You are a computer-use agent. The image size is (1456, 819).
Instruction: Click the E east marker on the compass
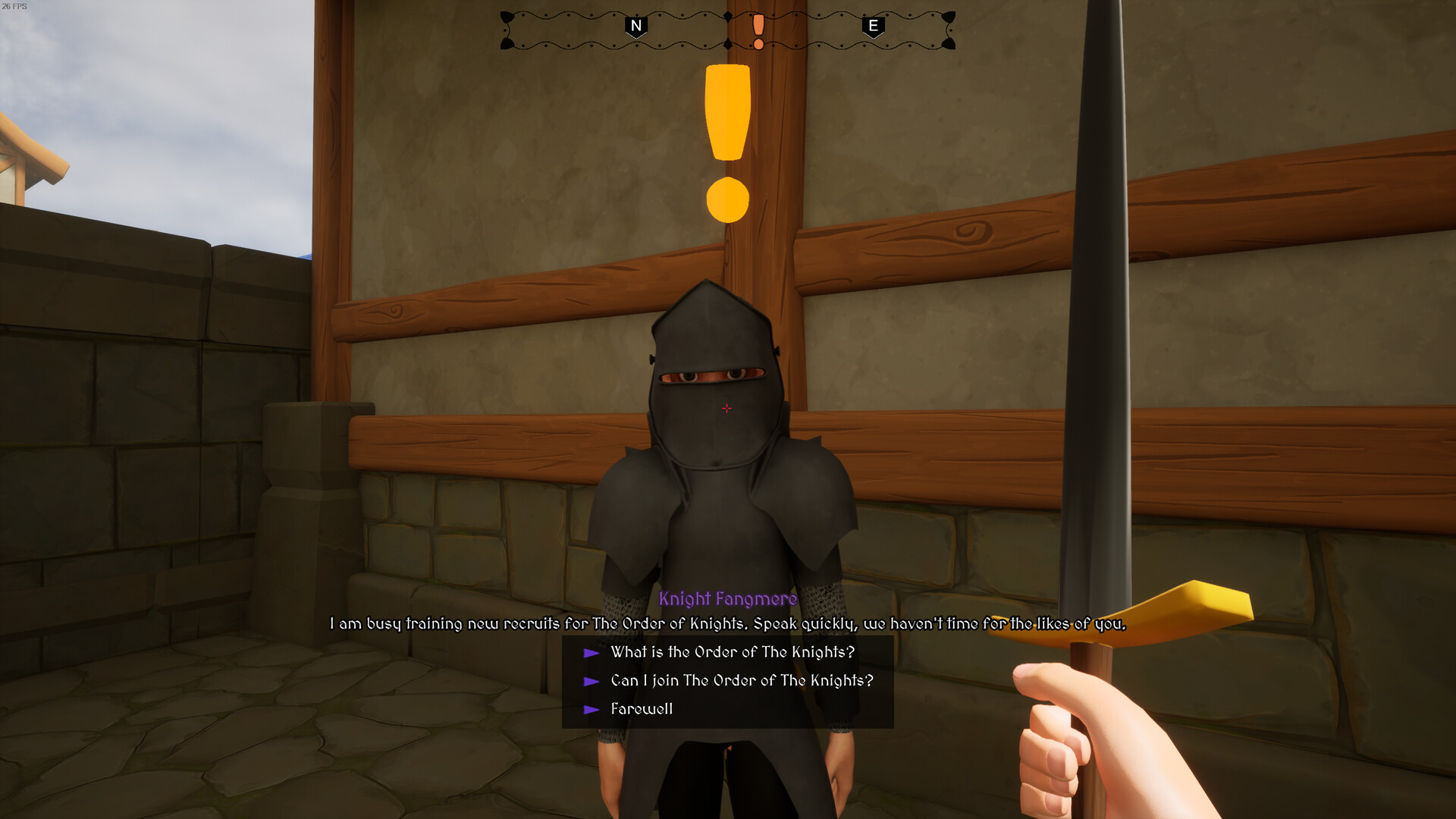coord(873,27)
